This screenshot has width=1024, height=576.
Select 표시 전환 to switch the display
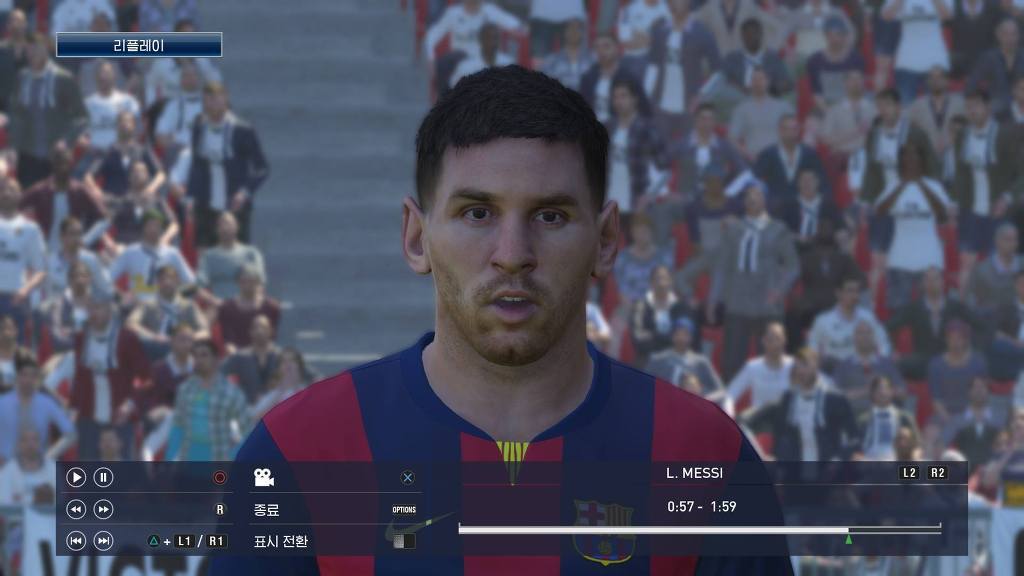pos(281,541)
